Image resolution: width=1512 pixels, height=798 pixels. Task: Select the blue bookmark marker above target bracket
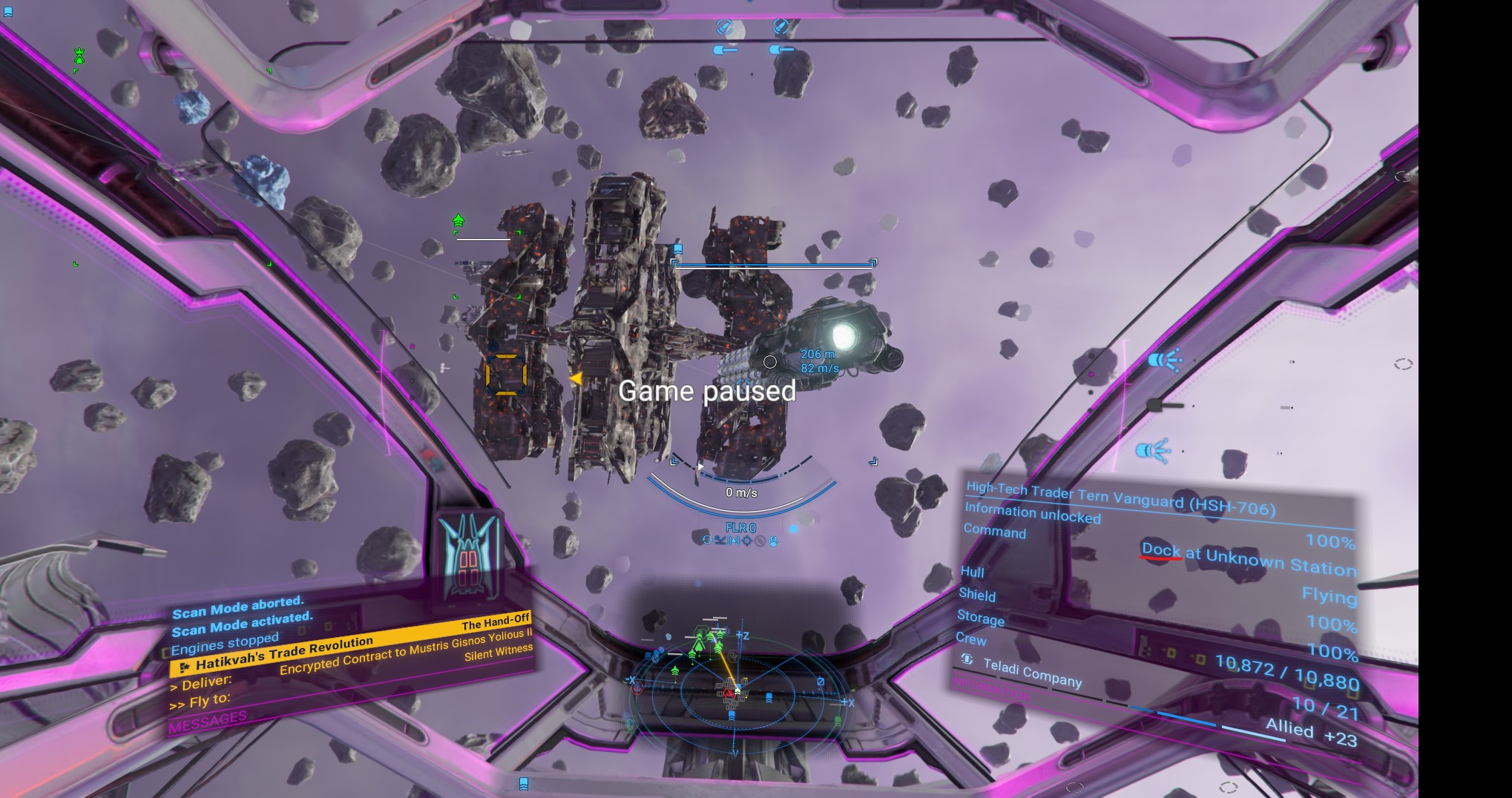coord(677,249)
